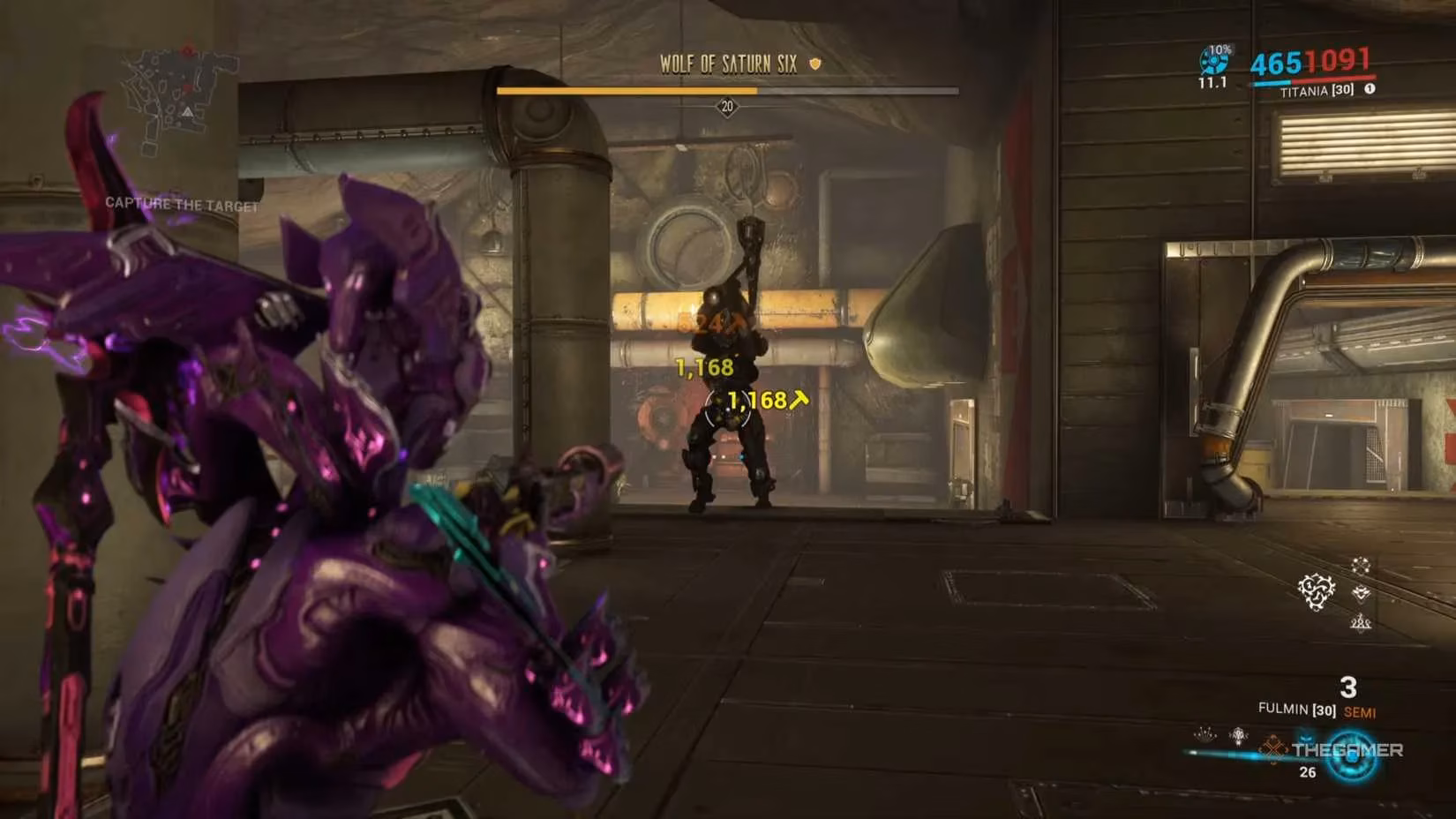Click the shield icon beside Wolf of Saturn Six
Viewport: 1456px width, 819px height.
click(x=815, y=64)
